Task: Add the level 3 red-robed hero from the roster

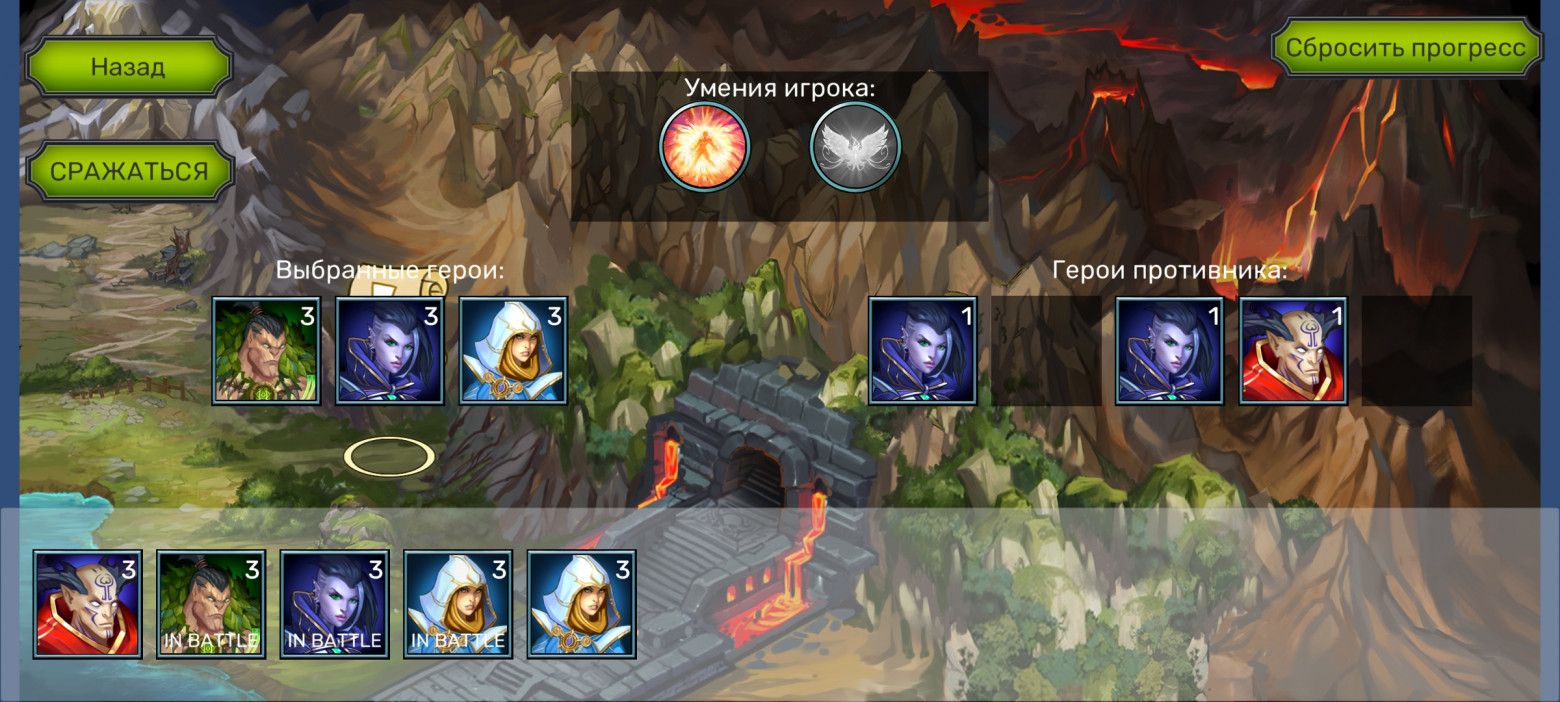Action: tap(88, 604)
